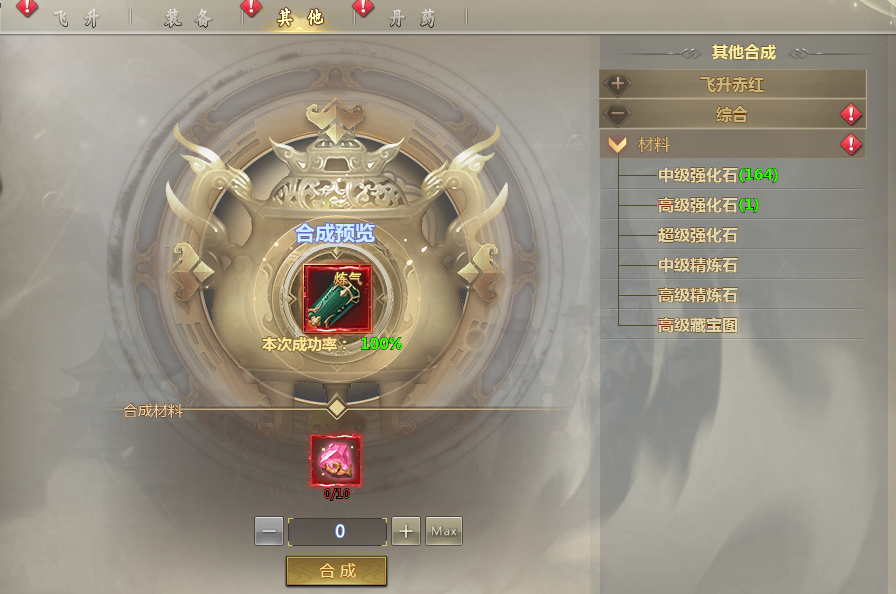Click the 炼气 synthesis preview item
Image resolution: width=896 pixels, height=594 pixels.
click(337, 298)
